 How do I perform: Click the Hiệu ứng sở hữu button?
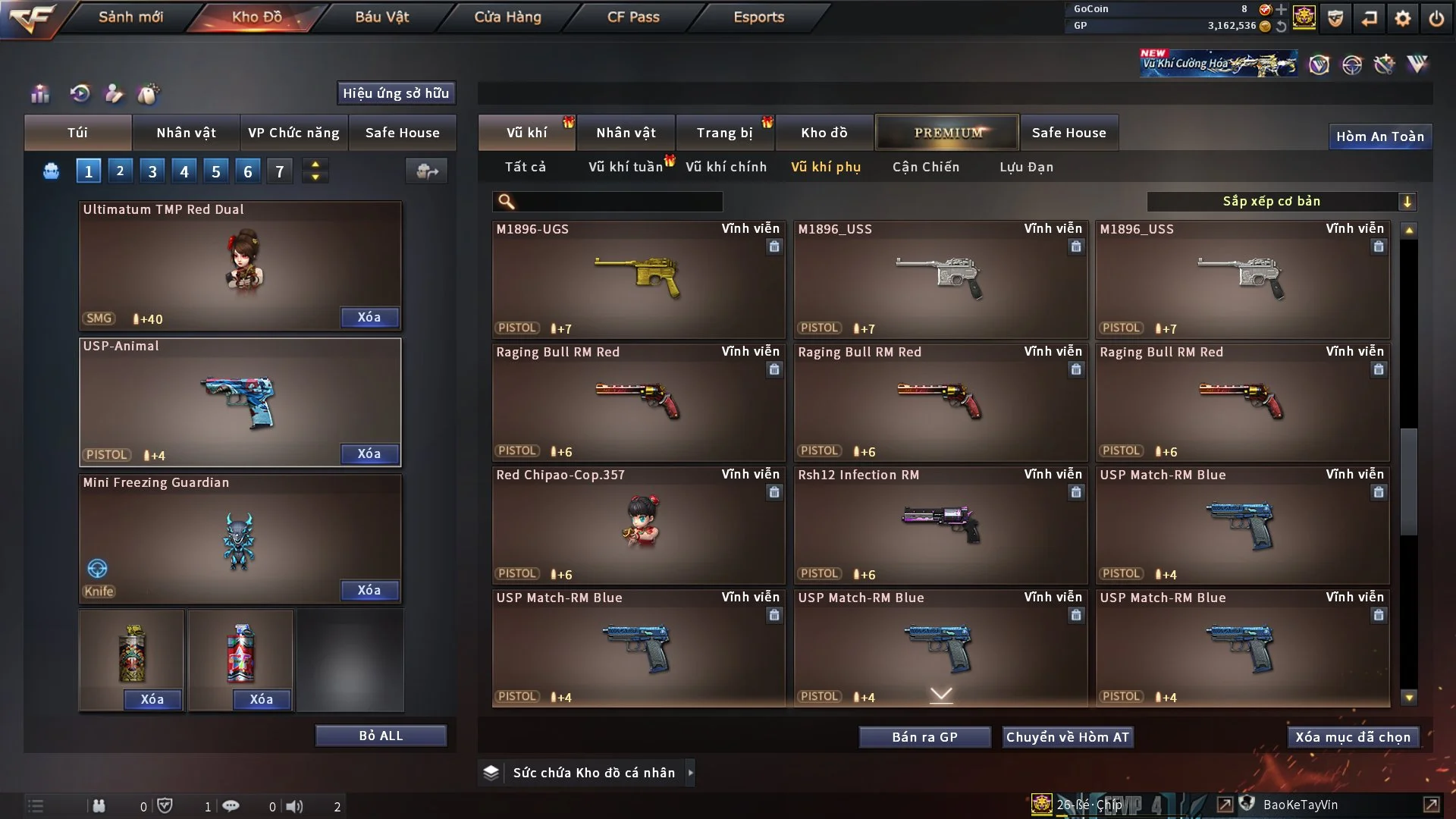point(396,93)
